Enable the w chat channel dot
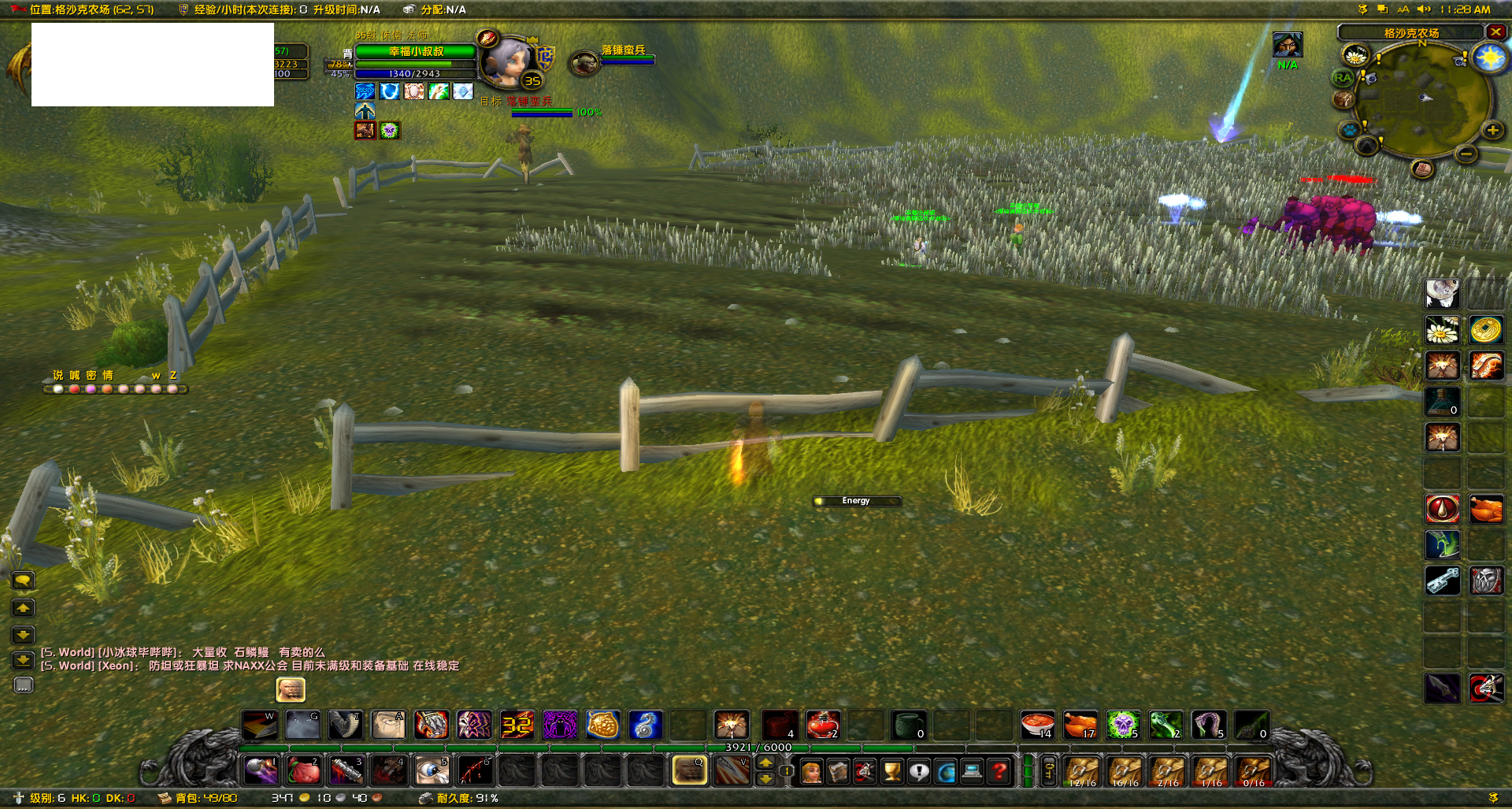The width and height of the screenshot is (1512, 809). click(x=155, y=391)
